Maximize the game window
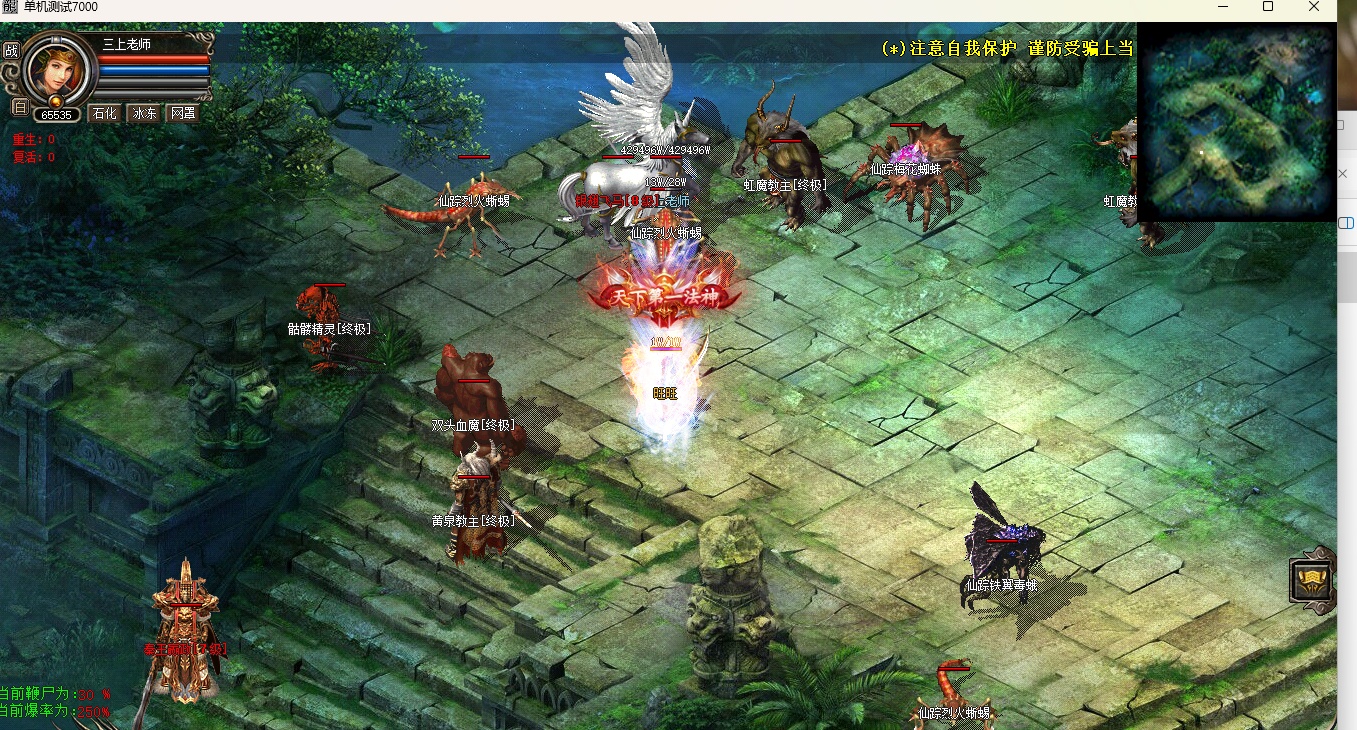 click(x=1268, y=7)
